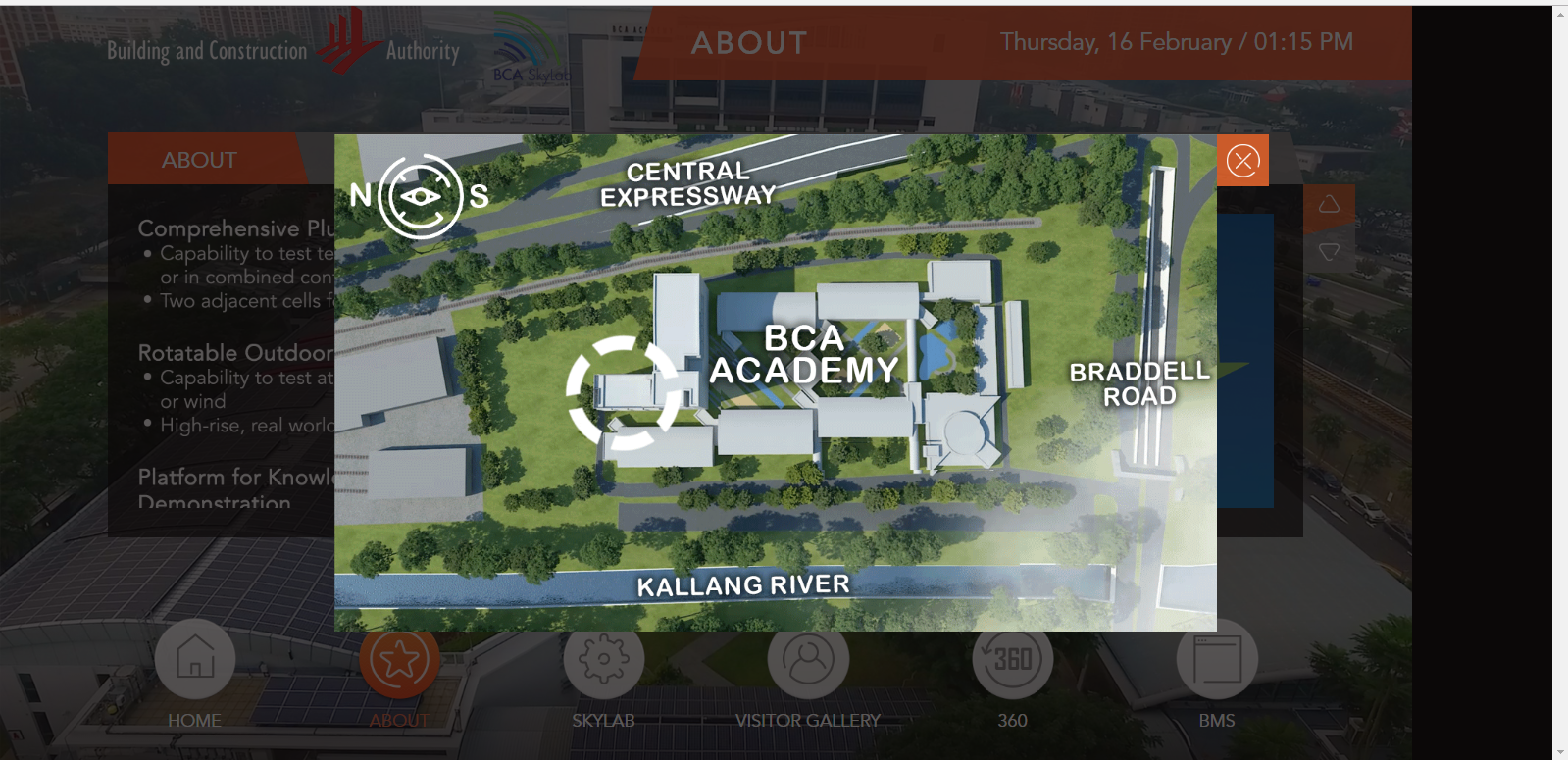Click the browser scrollbar up arrow
The image size is (1568, 760).
pos(1560,14)
